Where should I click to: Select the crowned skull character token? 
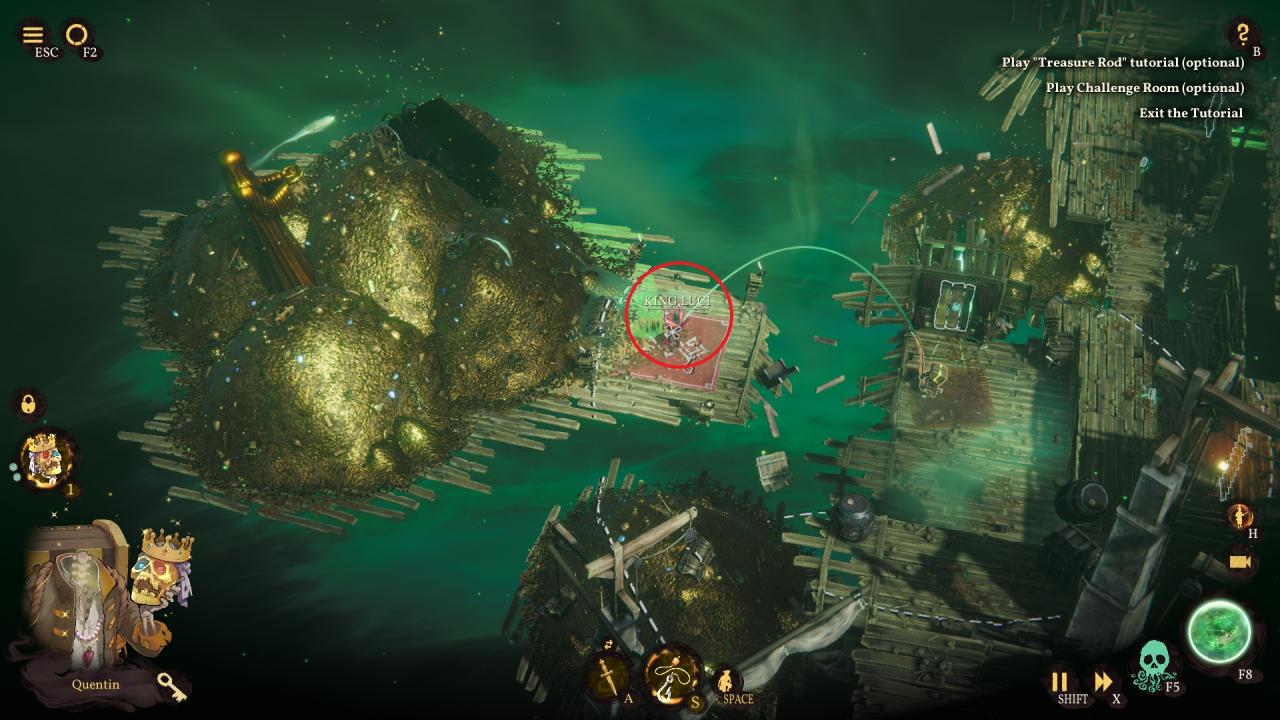47,460
